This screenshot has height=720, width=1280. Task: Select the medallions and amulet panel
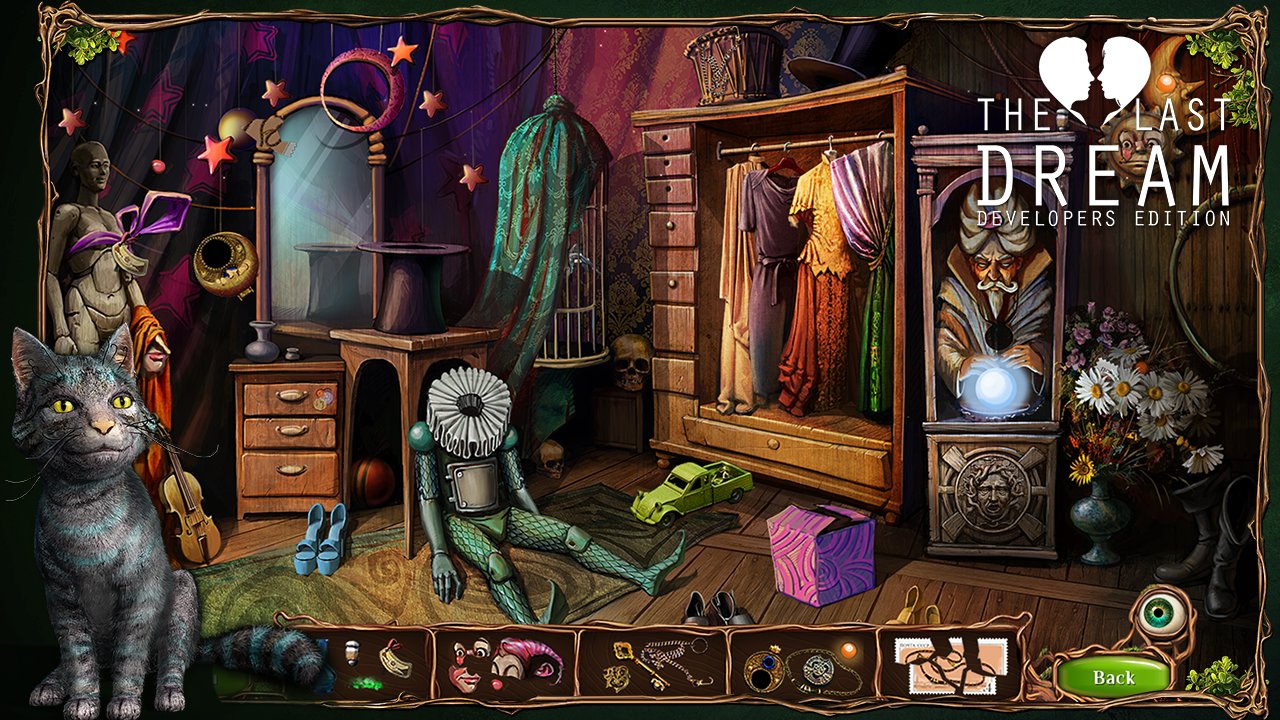click(x=802, y=662)
